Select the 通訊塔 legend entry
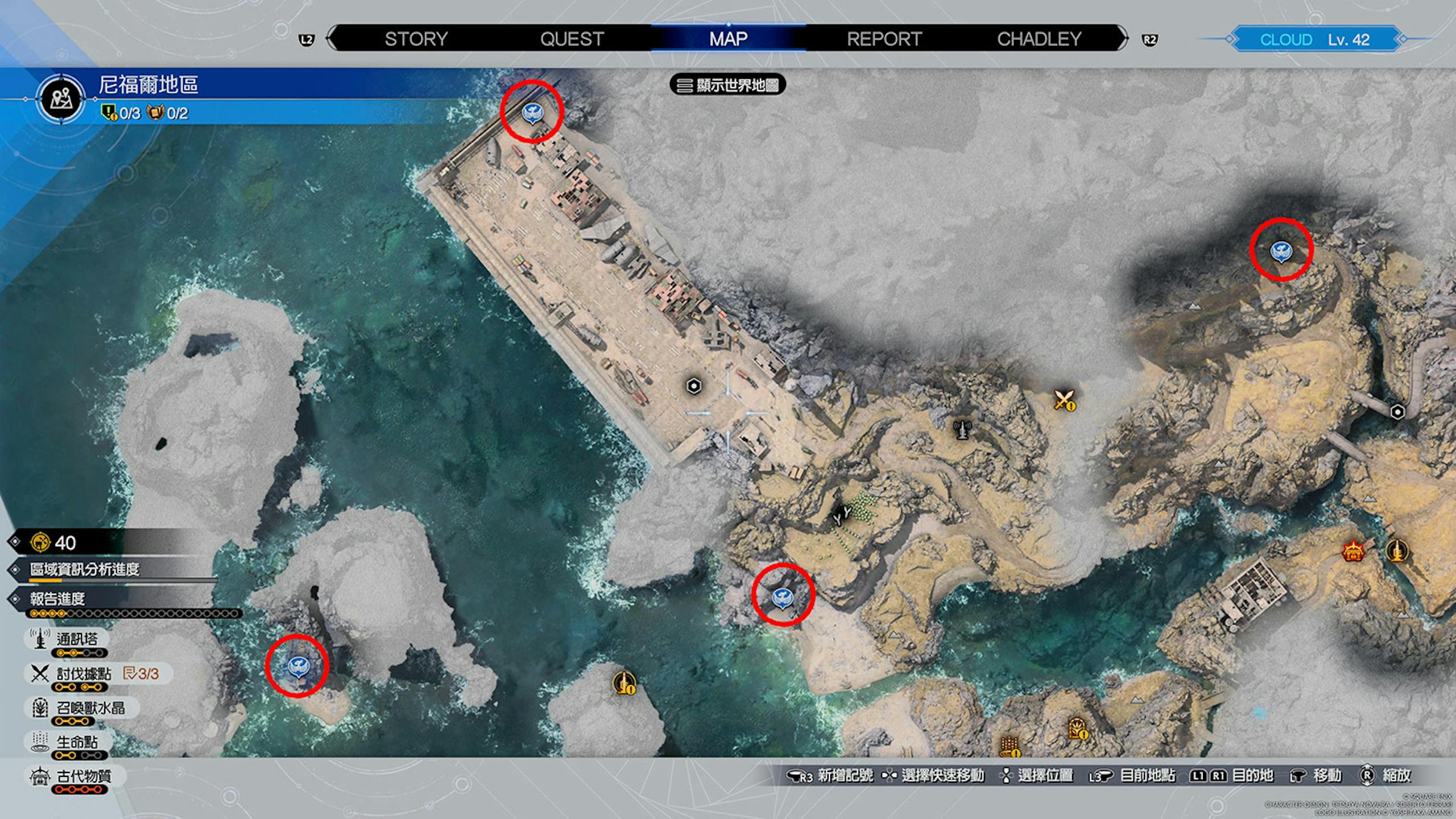Image resolution: width=1456 pixels, height=819 pixels. click(x=76, y=639)
